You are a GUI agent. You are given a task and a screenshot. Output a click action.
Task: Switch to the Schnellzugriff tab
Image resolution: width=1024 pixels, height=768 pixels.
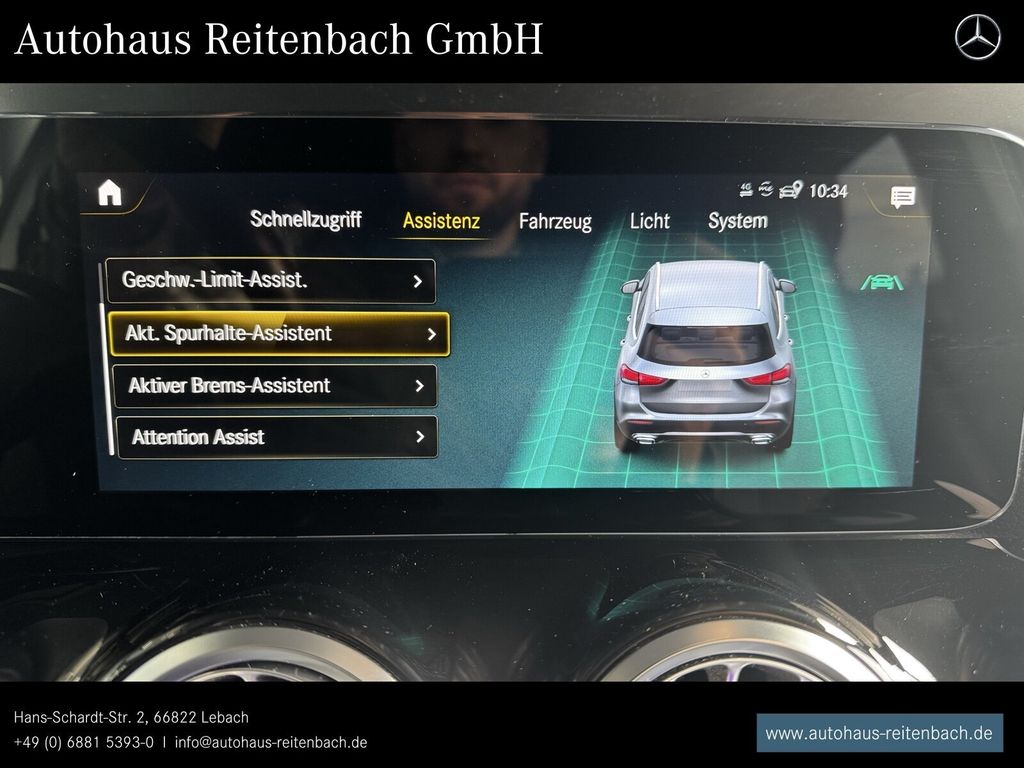(x=305, y=220)
